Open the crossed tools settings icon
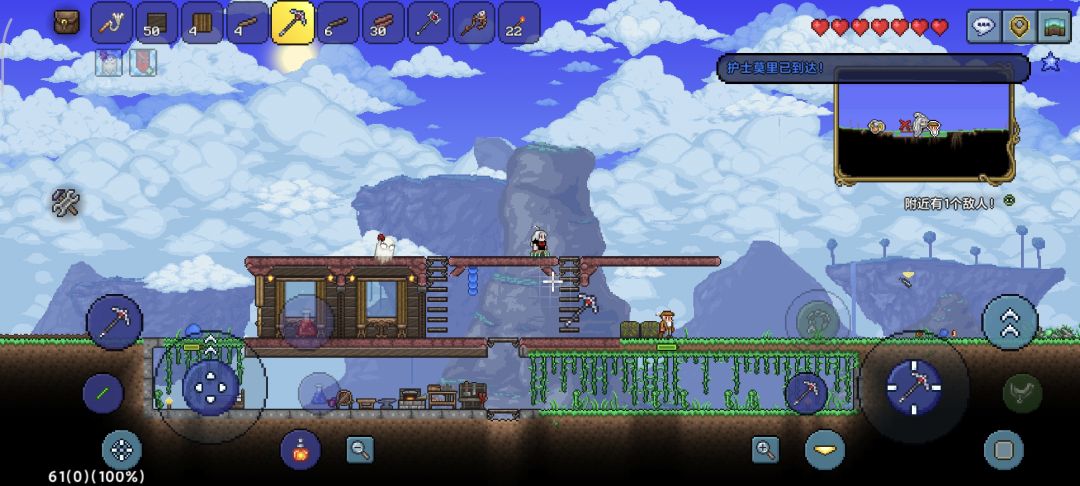Image resolution: width=1080 pixels, height=486 pixels. coord(66,203)
